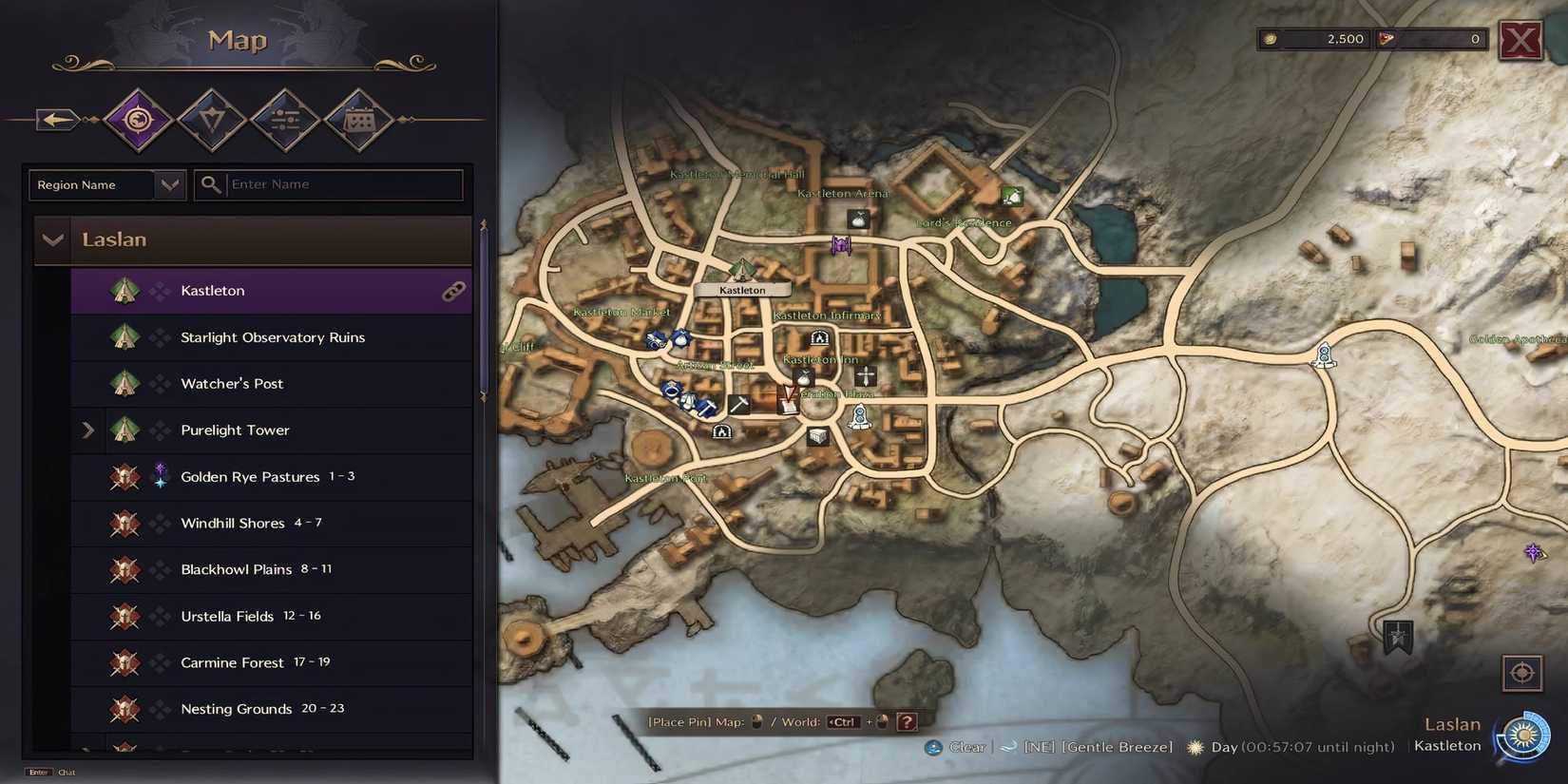
Task: Click the link icon beside Kastleton
Action: 454,291
